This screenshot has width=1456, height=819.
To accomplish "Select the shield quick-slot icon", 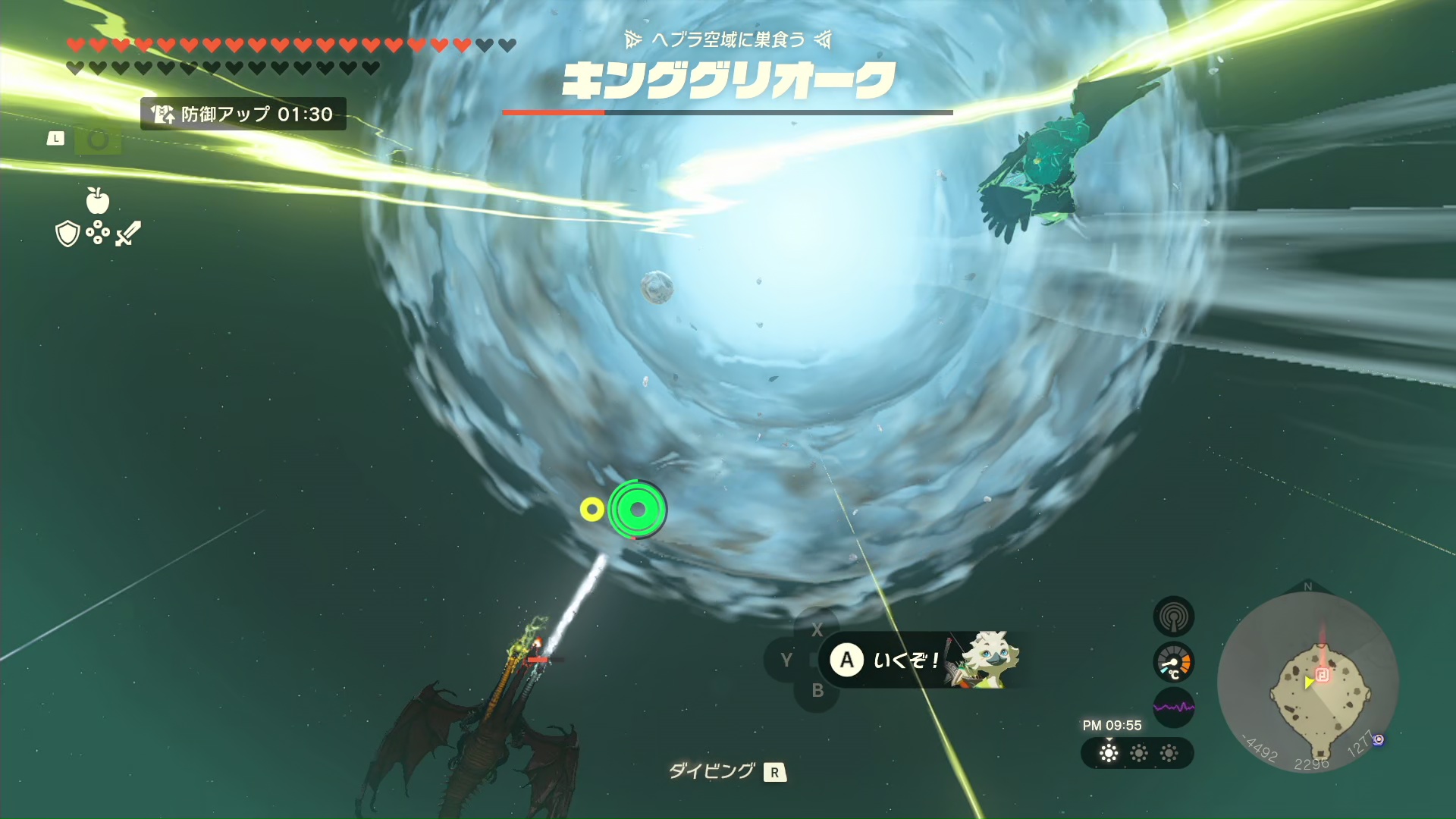I will coord(67,234).
